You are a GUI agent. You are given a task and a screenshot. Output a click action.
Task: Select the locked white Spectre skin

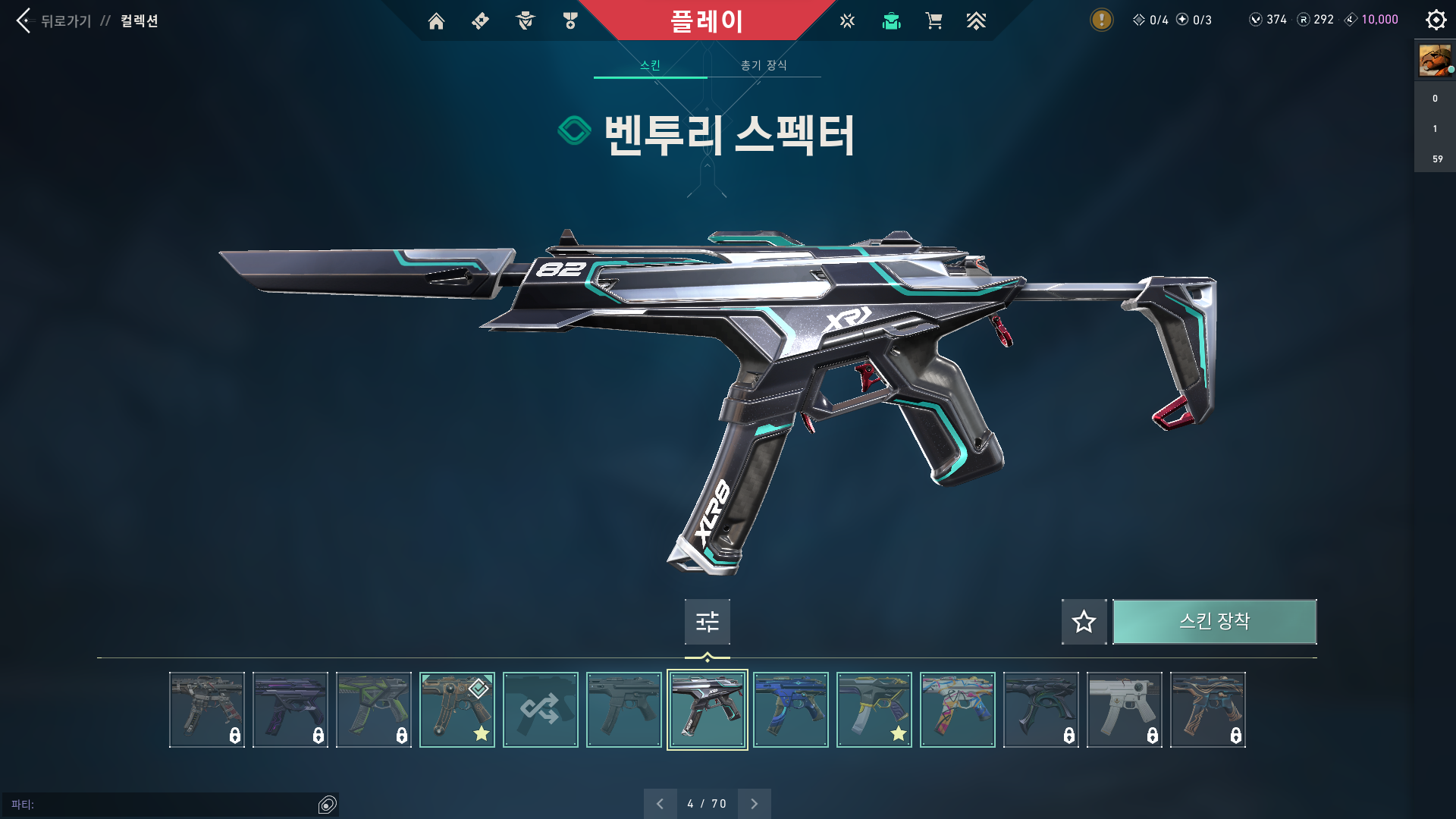[1124, 710]
